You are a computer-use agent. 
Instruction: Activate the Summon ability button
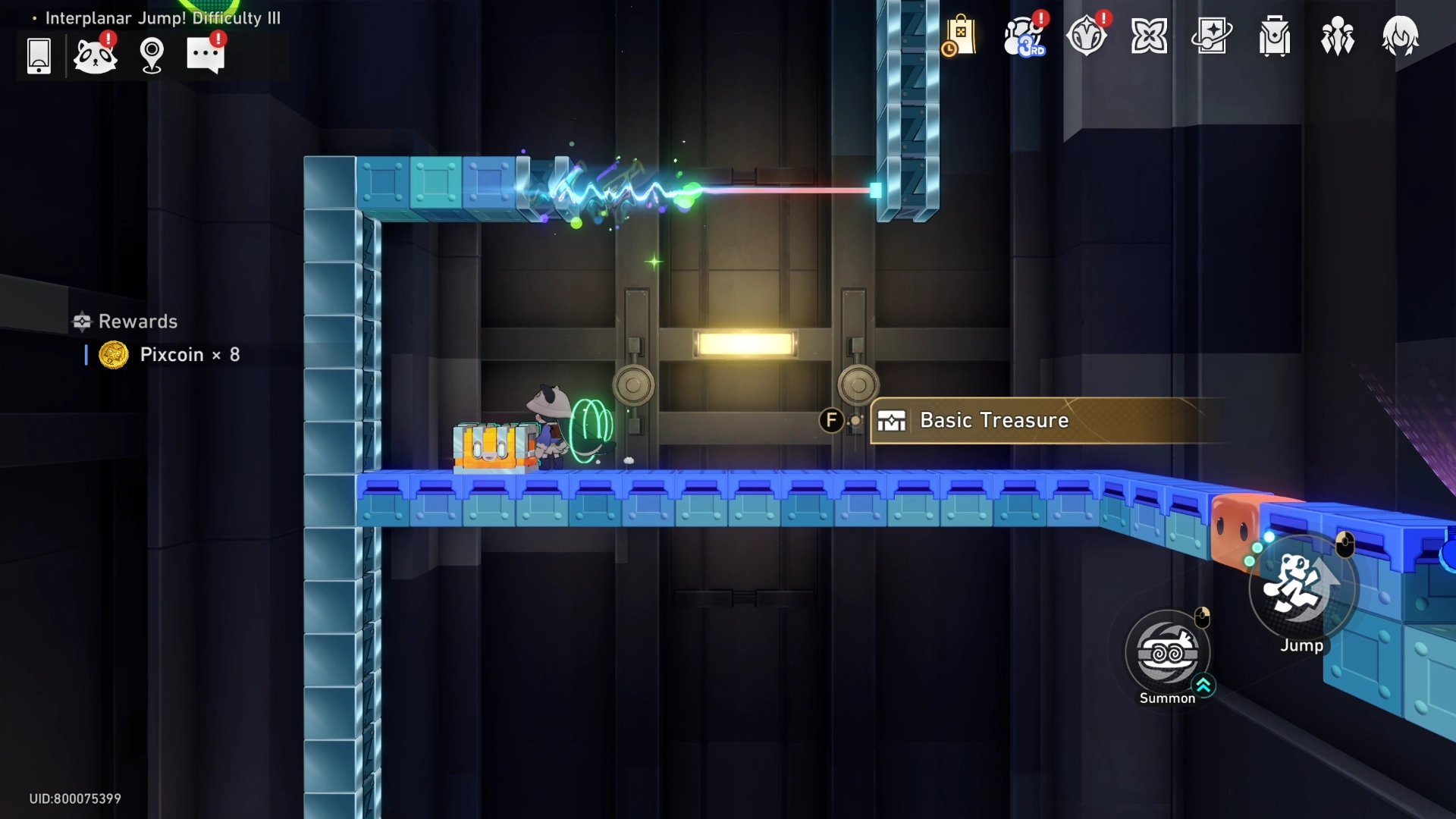[x=1168, y=654]
